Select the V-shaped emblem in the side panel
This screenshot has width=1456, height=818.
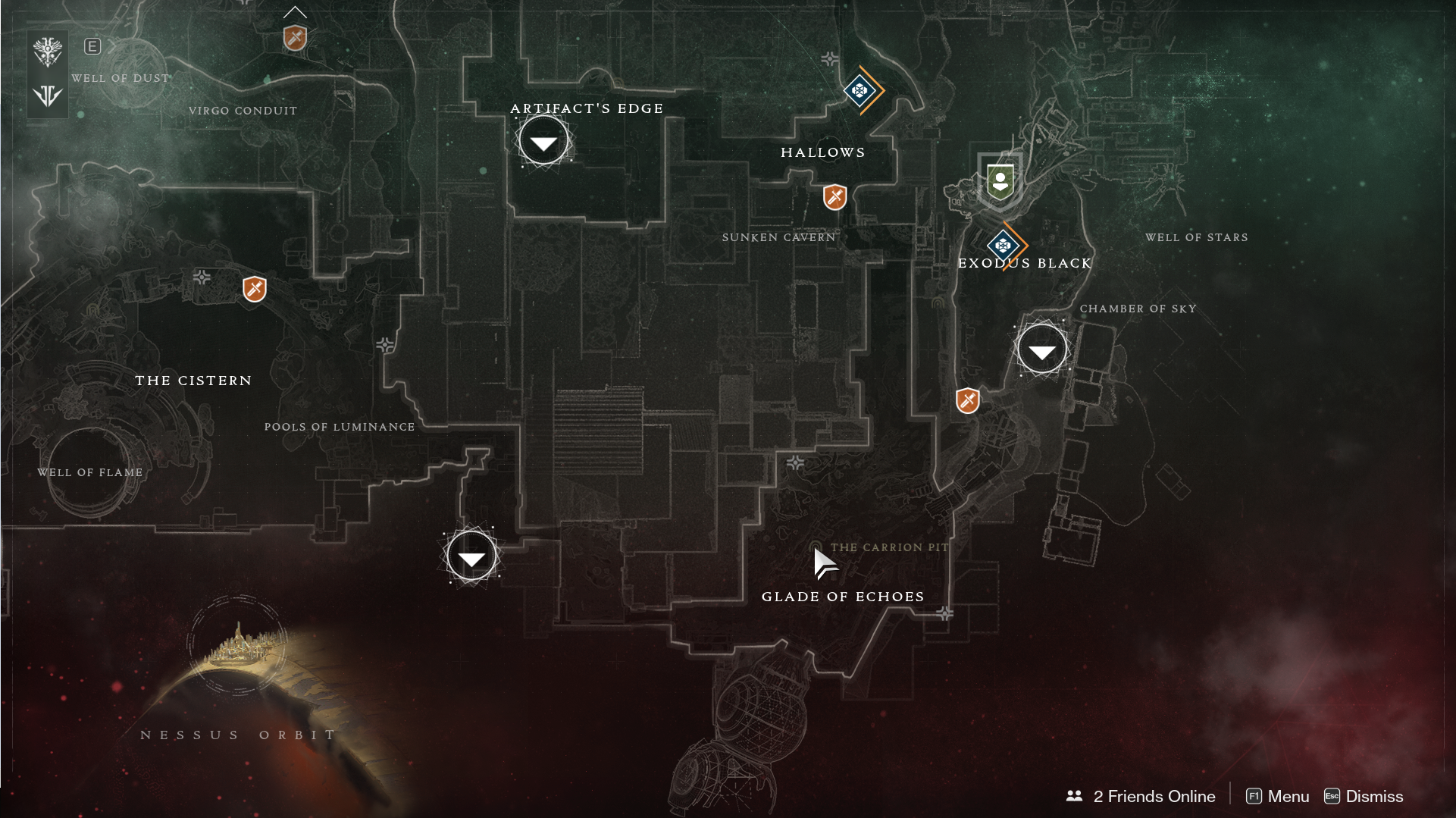48,96
